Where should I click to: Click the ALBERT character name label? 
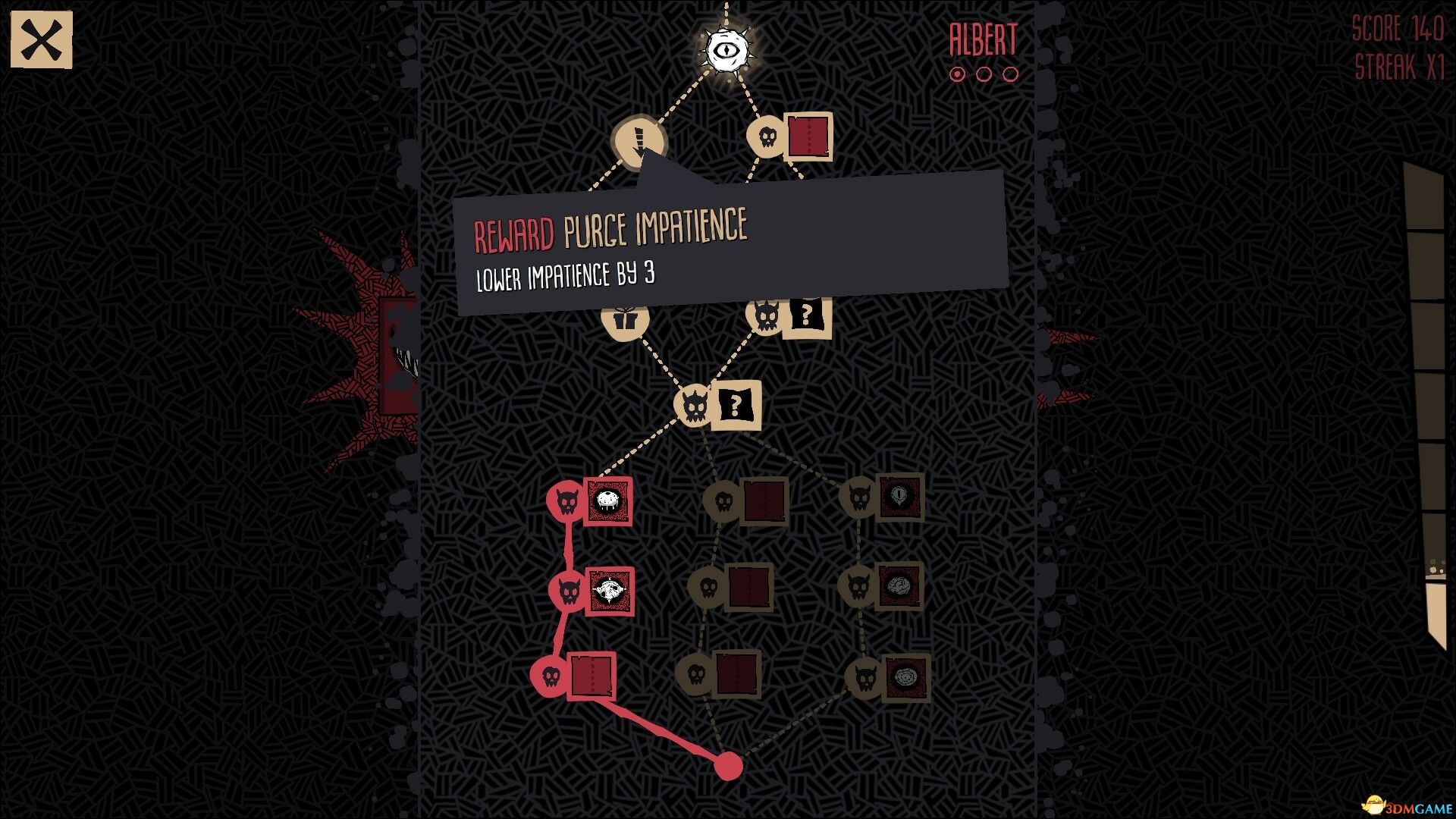(981, 39)
